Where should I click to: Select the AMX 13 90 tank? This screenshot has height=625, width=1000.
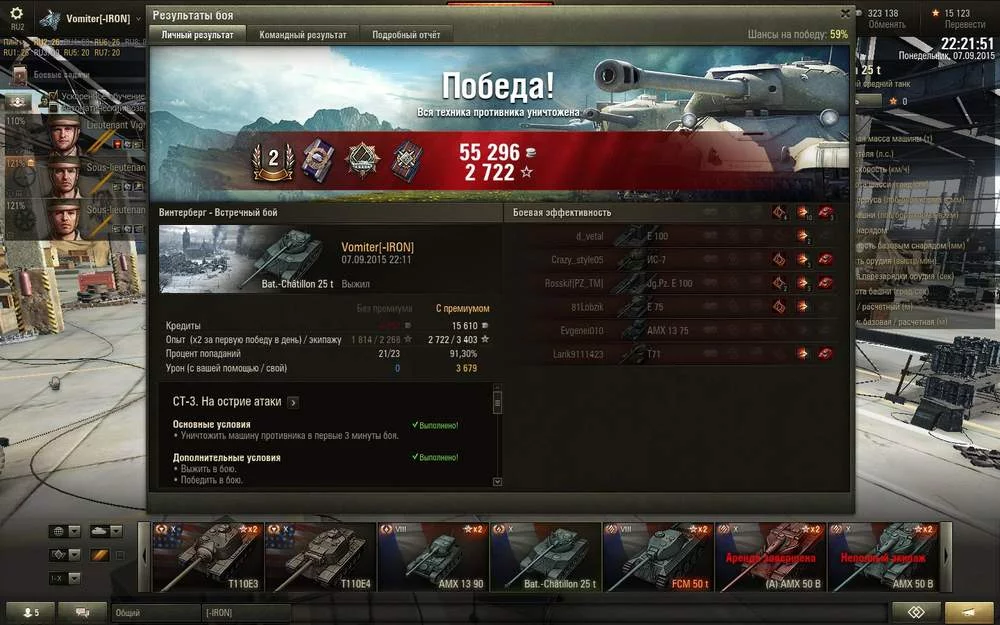tap(432, 557)
